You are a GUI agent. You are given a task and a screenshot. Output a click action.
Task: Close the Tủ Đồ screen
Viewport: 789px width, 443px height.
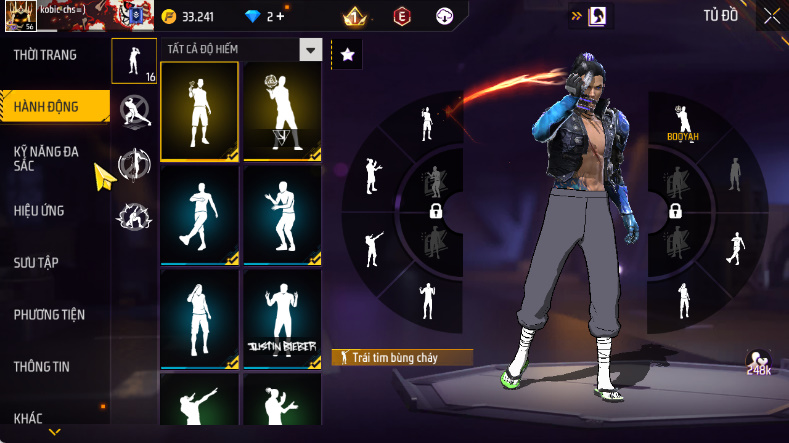[771, 16]
